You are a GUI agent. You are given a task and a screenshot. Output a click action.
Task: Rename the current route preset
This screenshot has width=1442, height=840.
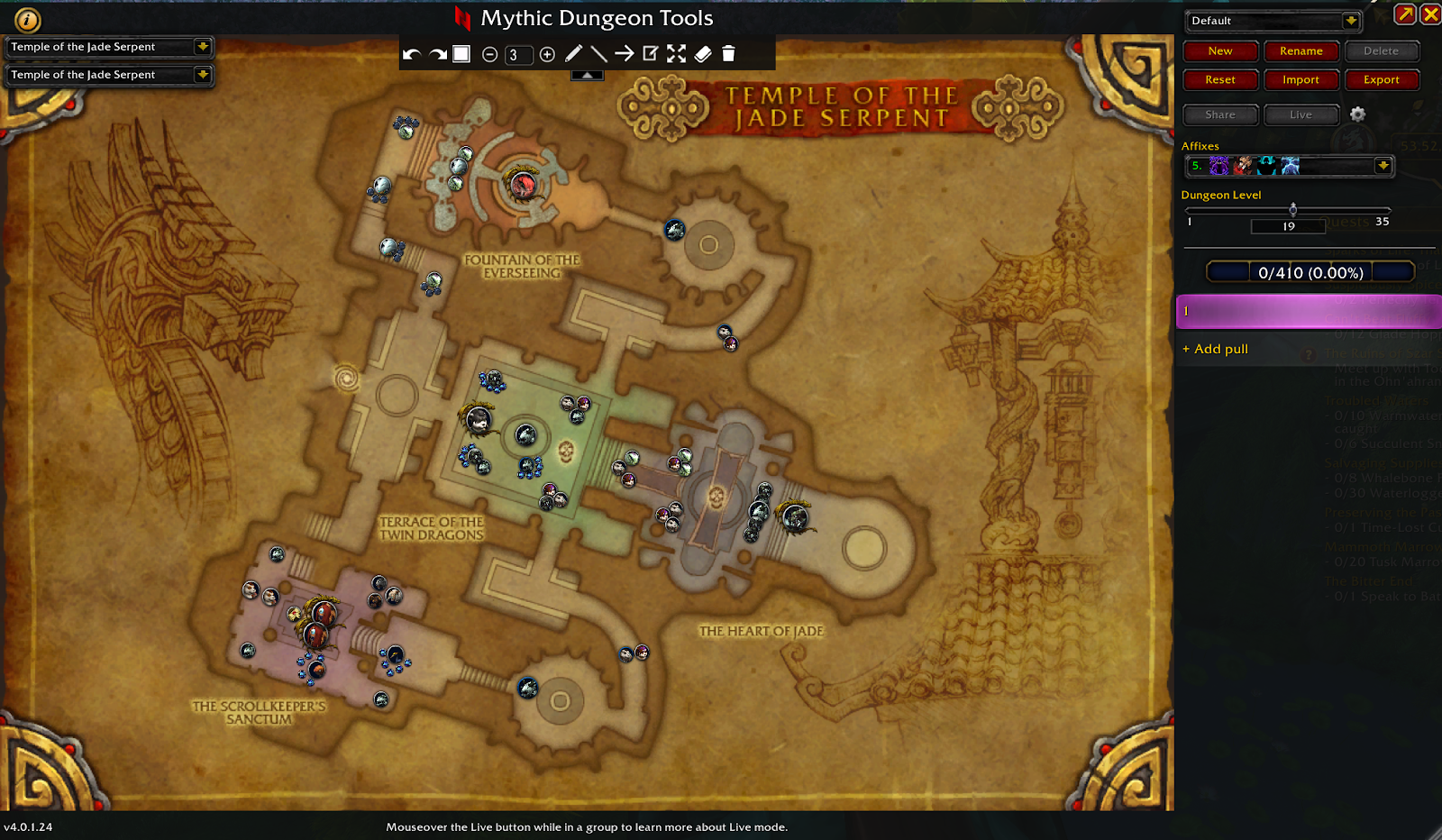(1301, 51)
